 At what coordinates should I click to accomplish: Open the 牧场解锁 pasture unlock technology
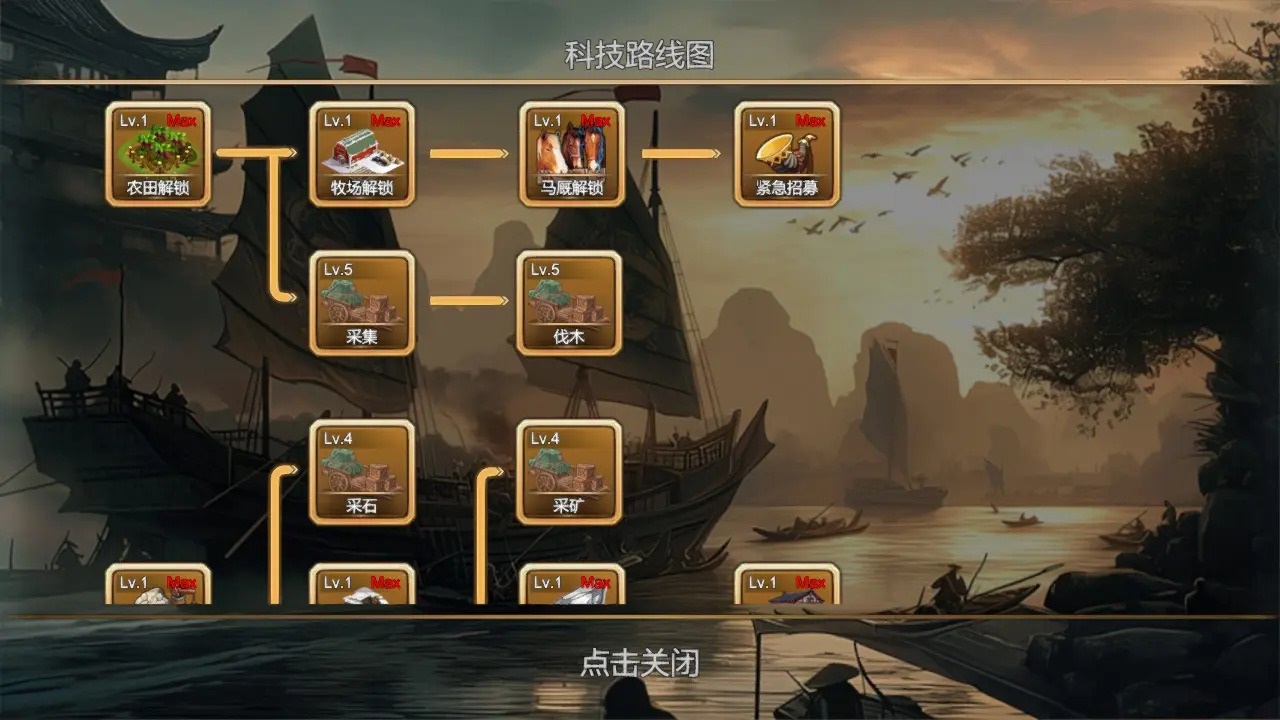click(363, 155)
